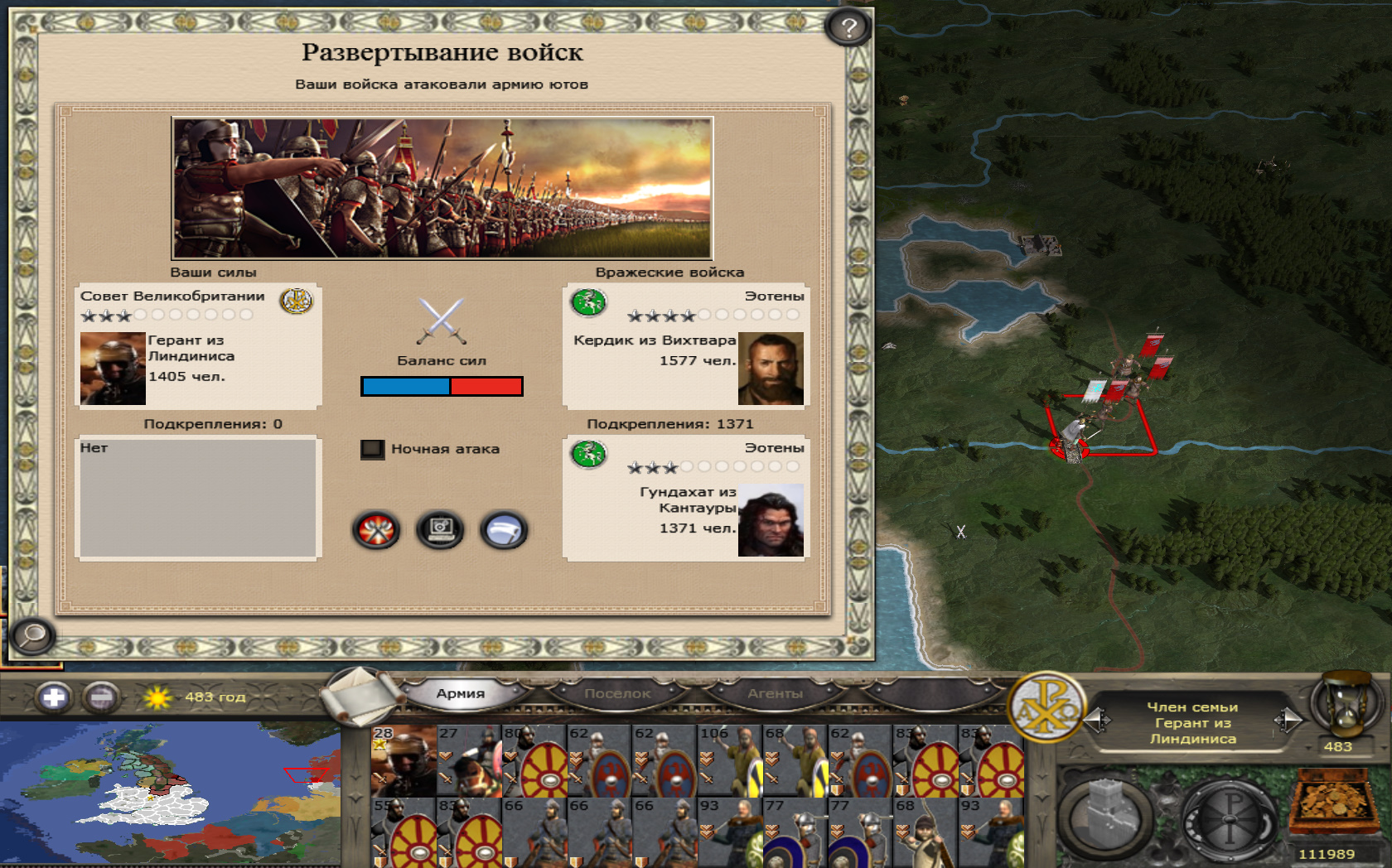View enemy general Cerdic's portrait
This screenshot has width=1392, height=868.
(x=771, y=369)
